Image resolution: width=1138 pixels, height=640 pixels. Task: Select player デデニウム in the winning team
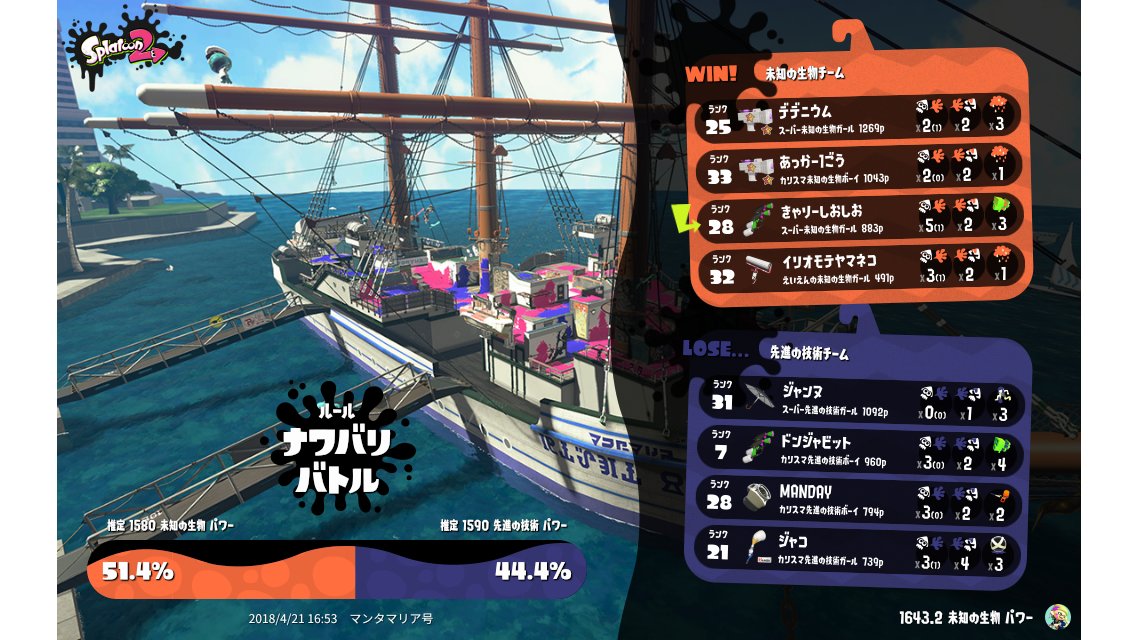(x=860, y=116)
